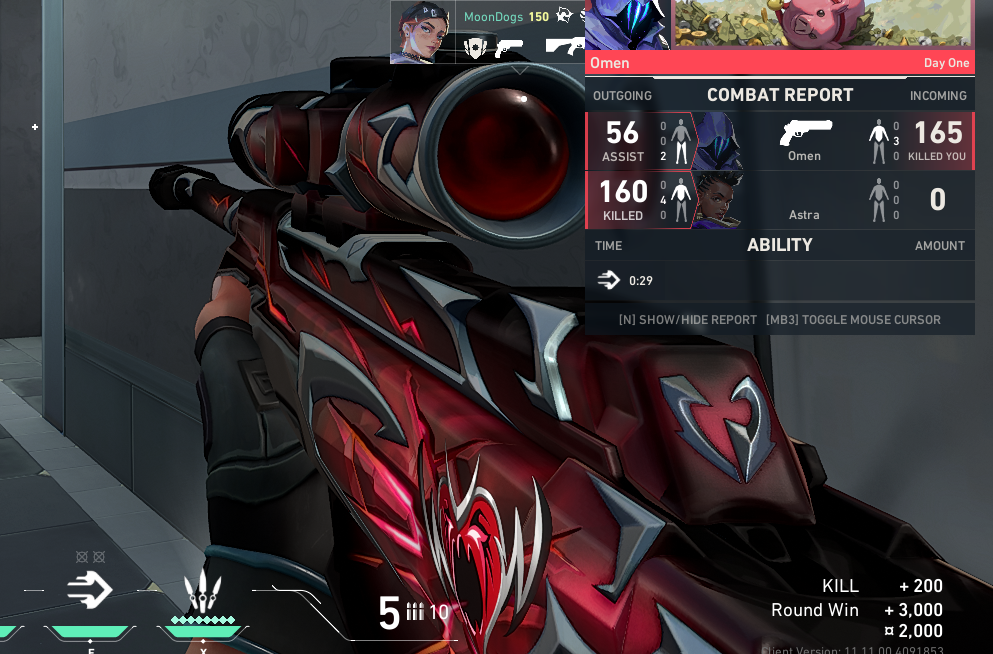Select the Omen row in combat report

click(779, 141)
